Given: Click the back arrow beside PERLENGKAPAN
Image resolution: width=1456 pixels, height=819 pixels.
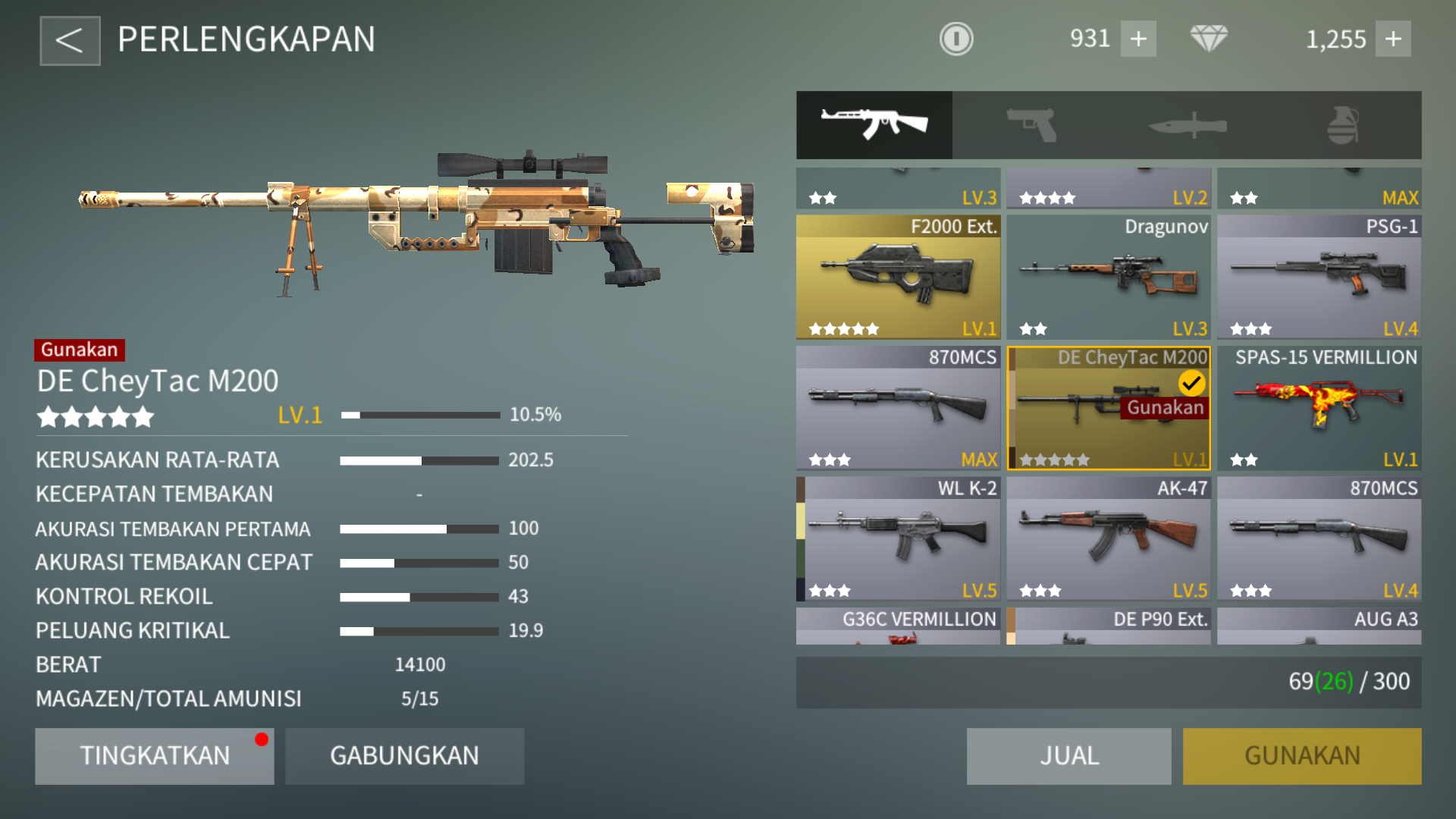Looking at the screenshot, I should [70, 39].
